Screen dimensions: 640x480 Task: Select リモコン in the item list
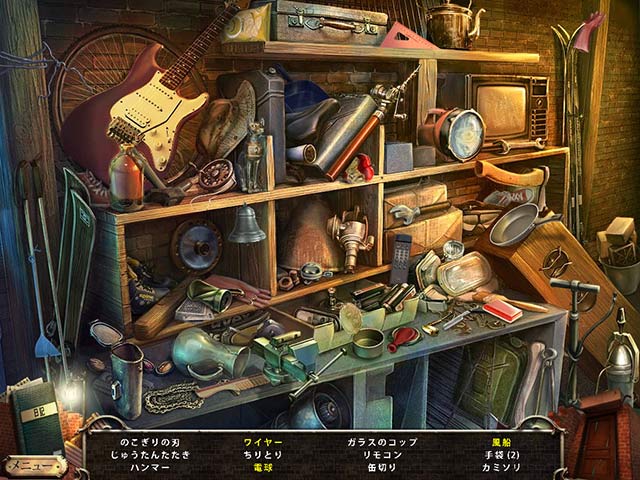(383, 454)
